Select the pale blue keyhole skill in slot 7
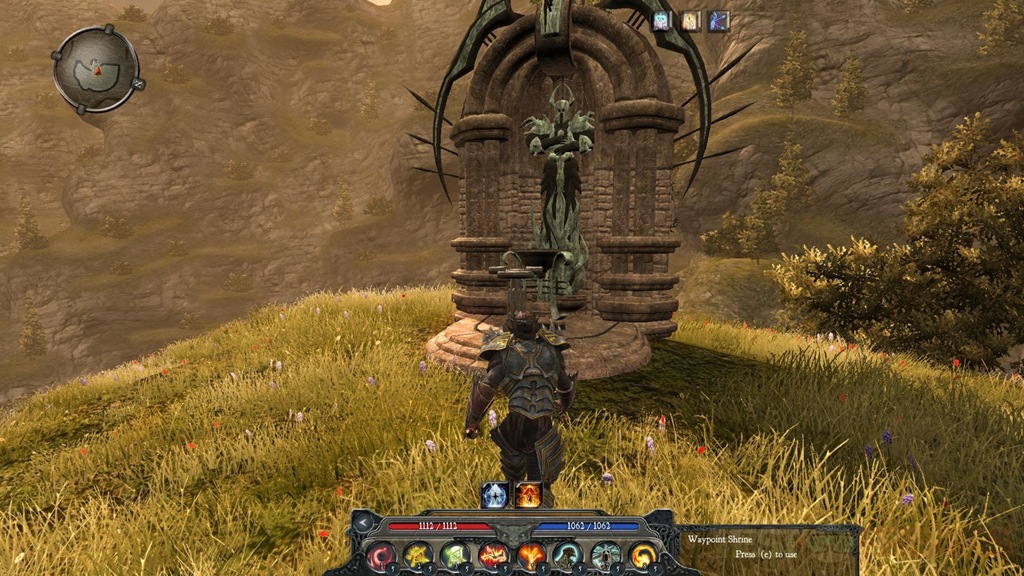1024x576 pixels. pos(605,555)
